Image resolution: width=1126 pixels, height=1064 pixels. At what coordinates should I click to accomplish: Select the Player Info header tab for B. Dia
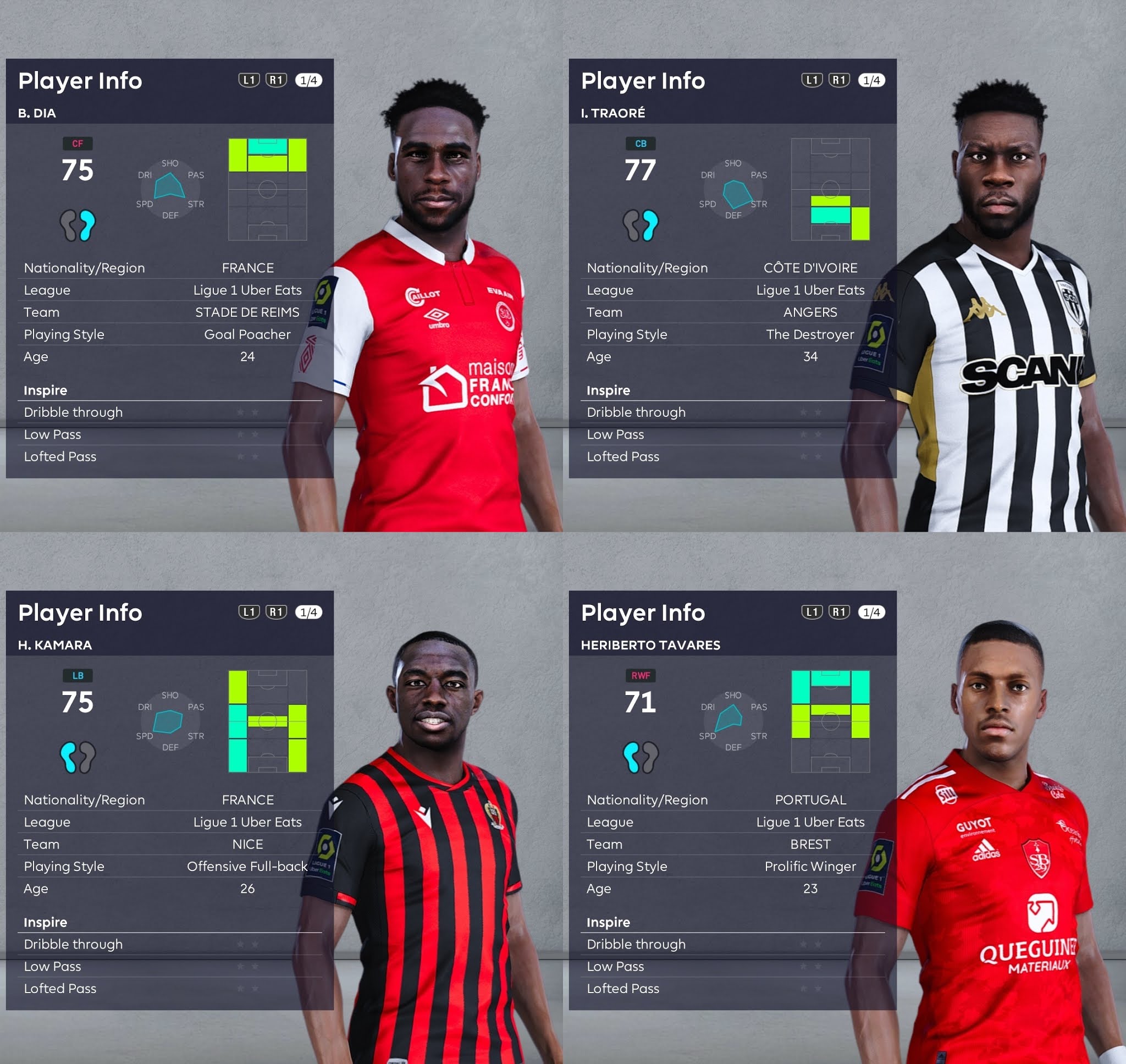coord(80,80)
